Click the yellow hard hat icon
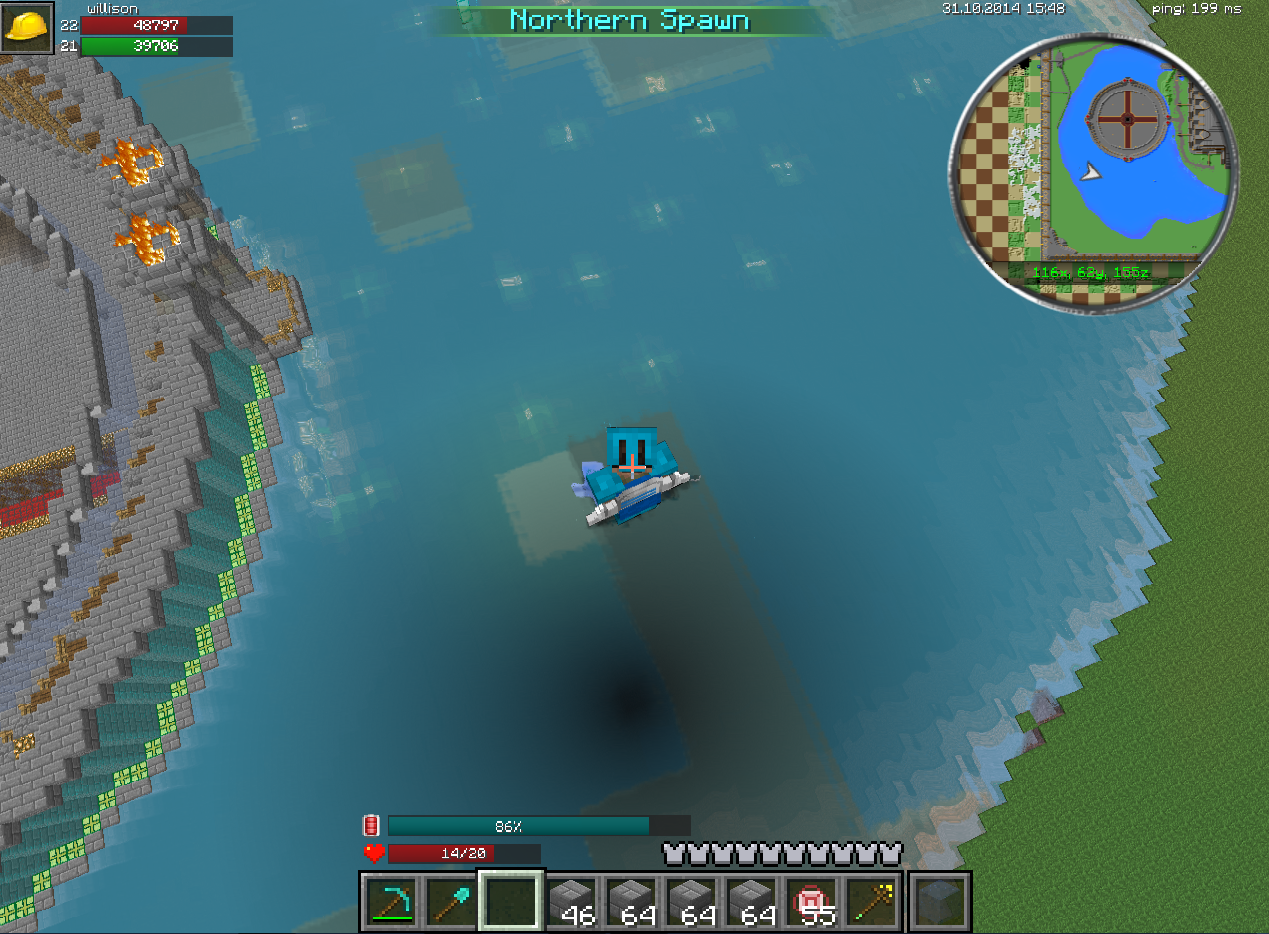The height and width of the screenshot is (934, 1269). tap(27, 27)
